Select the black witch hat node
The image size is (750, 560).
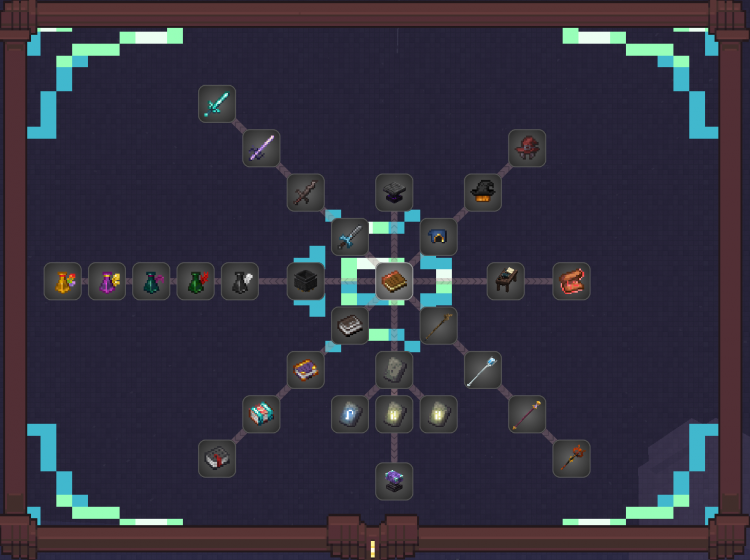pyautogui.click(x=482, y=193)
